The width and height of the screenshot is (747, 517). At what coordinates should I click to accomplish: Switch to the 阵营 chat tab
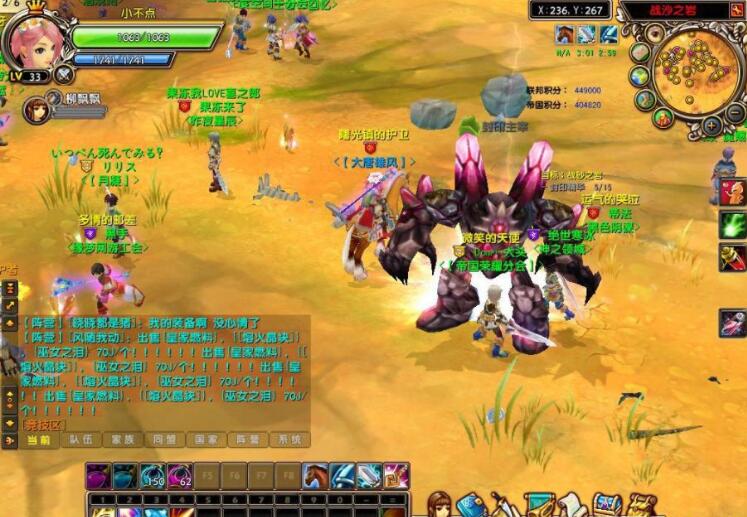click(x=245, y=440)
